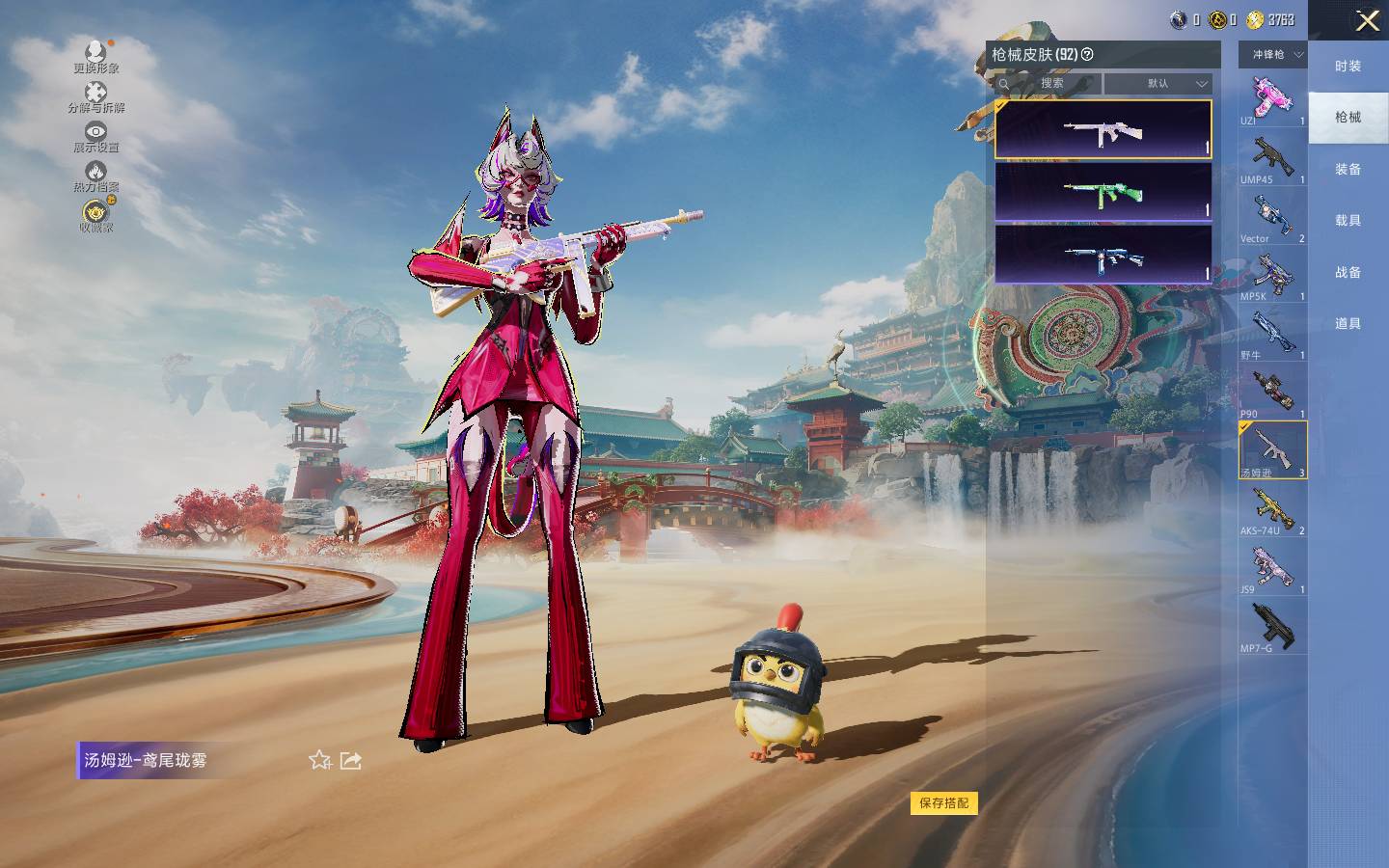Choose the AKS-74U weapon entry
1389x868 pixels.
[1272, 510]
